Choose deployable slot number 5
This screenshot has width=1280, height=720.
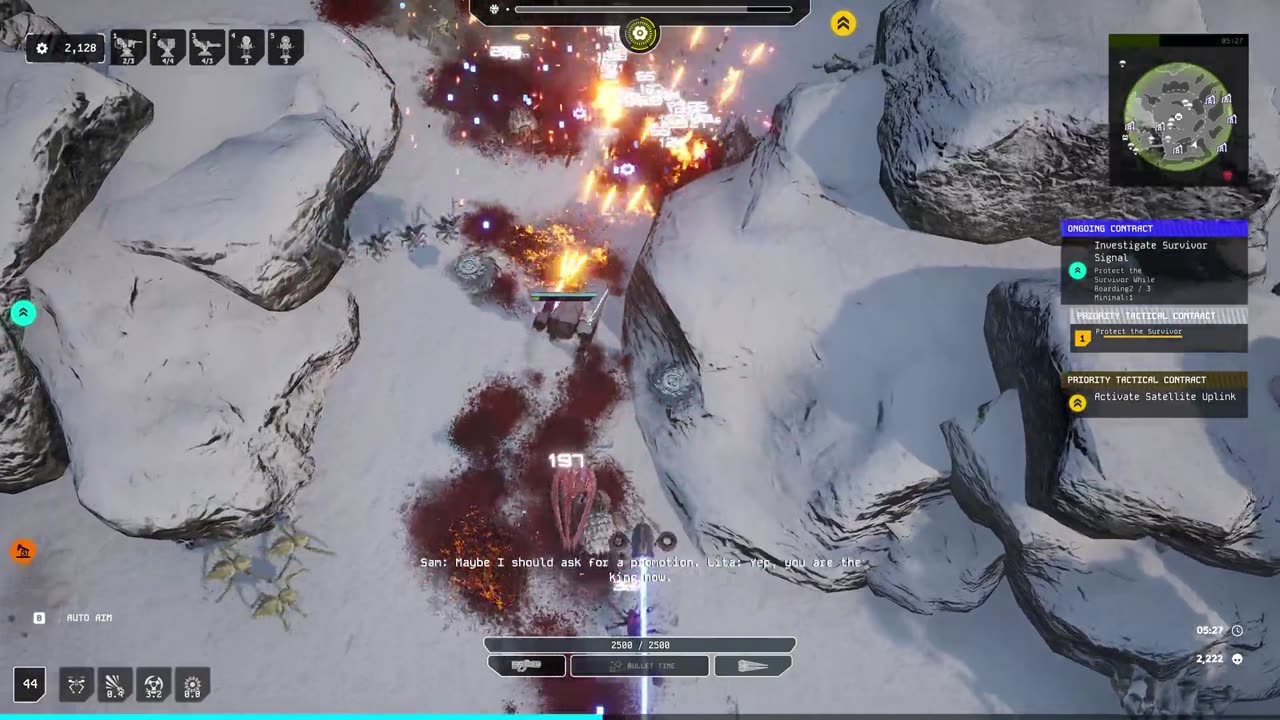pos(285,47)
